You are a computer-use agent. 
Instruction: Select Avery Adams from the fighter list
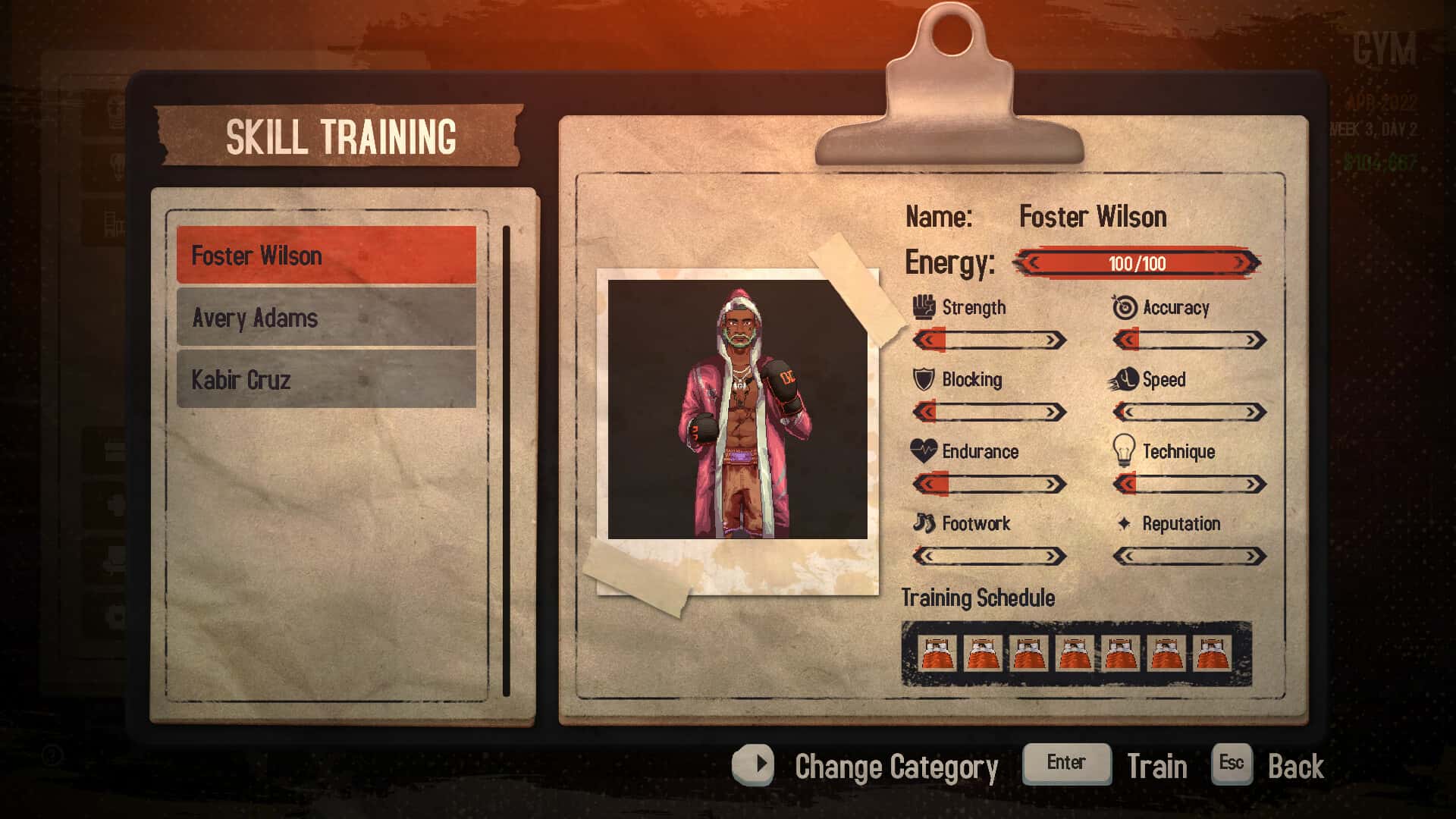point(326,318)
